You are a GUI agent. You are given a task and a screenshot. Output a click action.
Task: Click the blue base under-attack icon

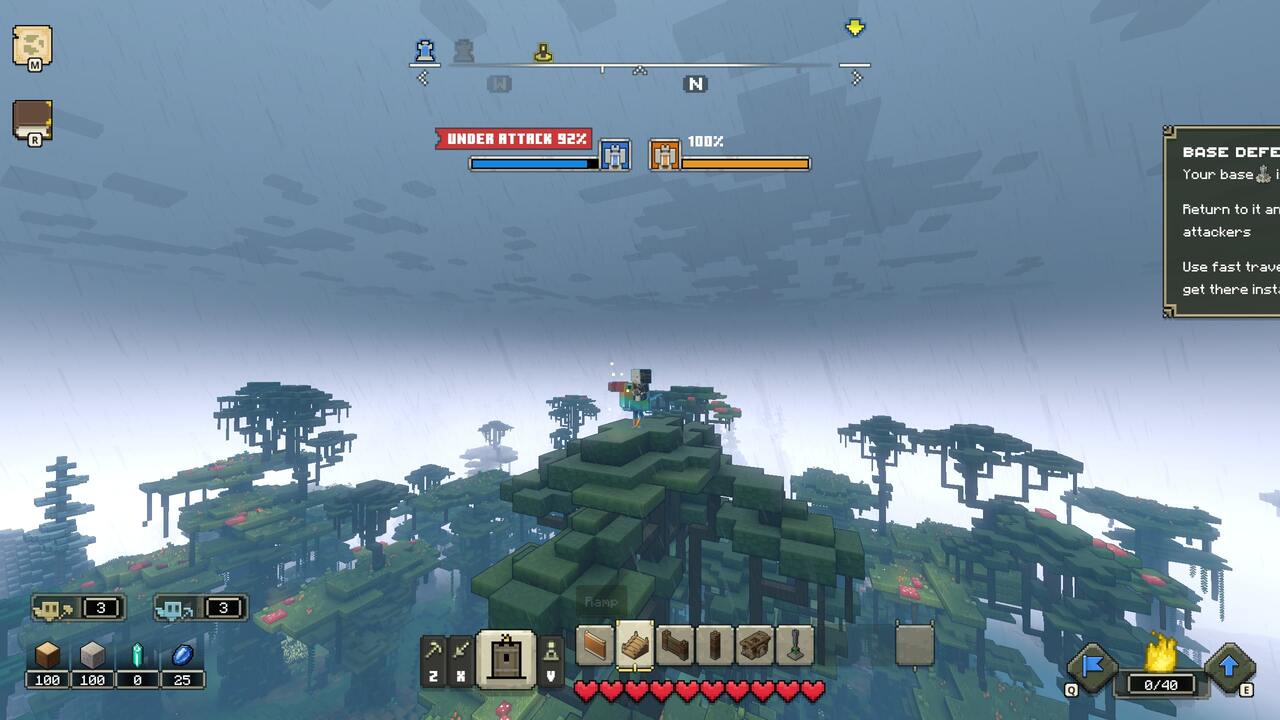(x=615, y=155)
